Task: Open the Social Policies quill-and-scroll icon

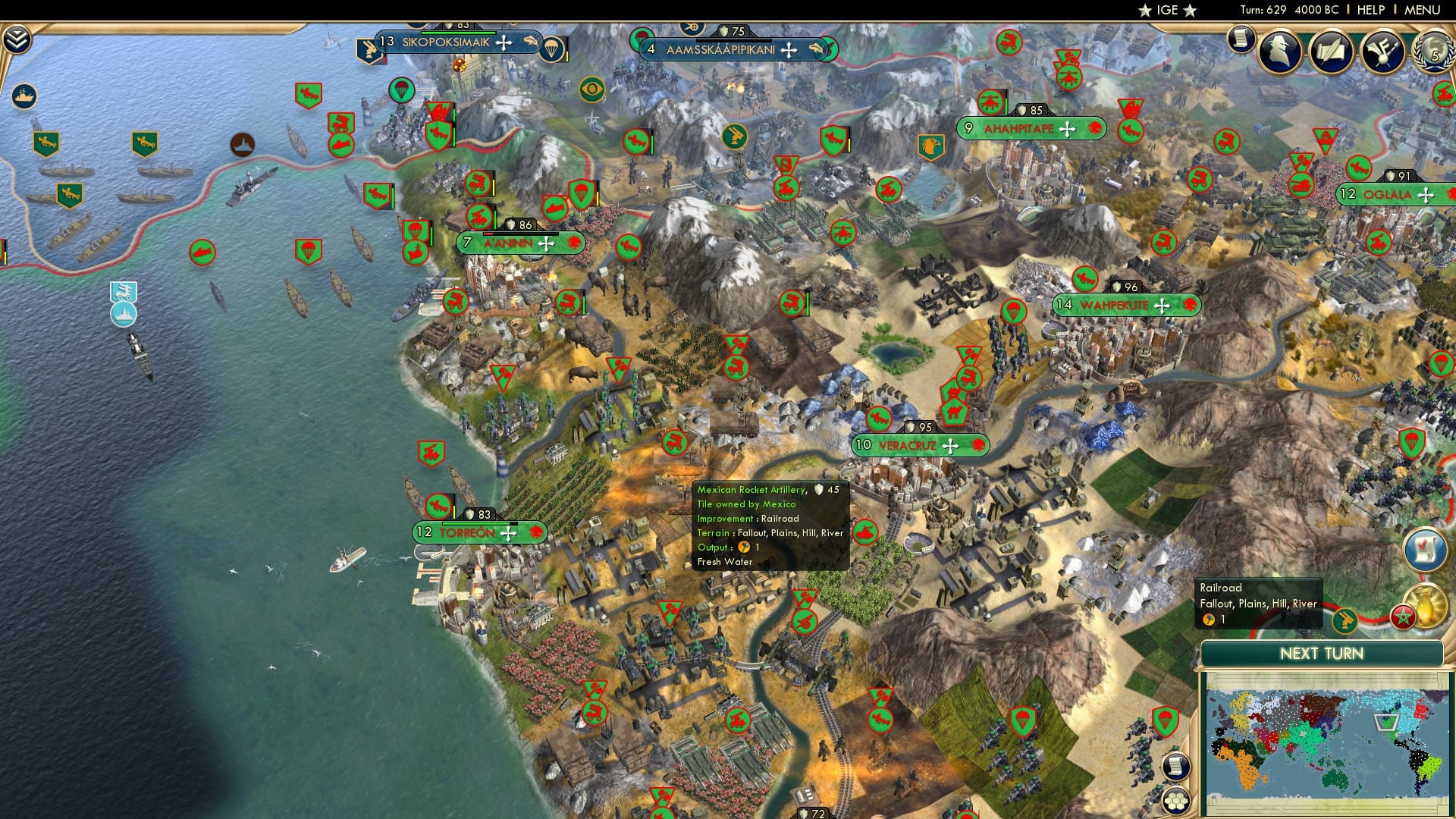Action: [1331, 52]
